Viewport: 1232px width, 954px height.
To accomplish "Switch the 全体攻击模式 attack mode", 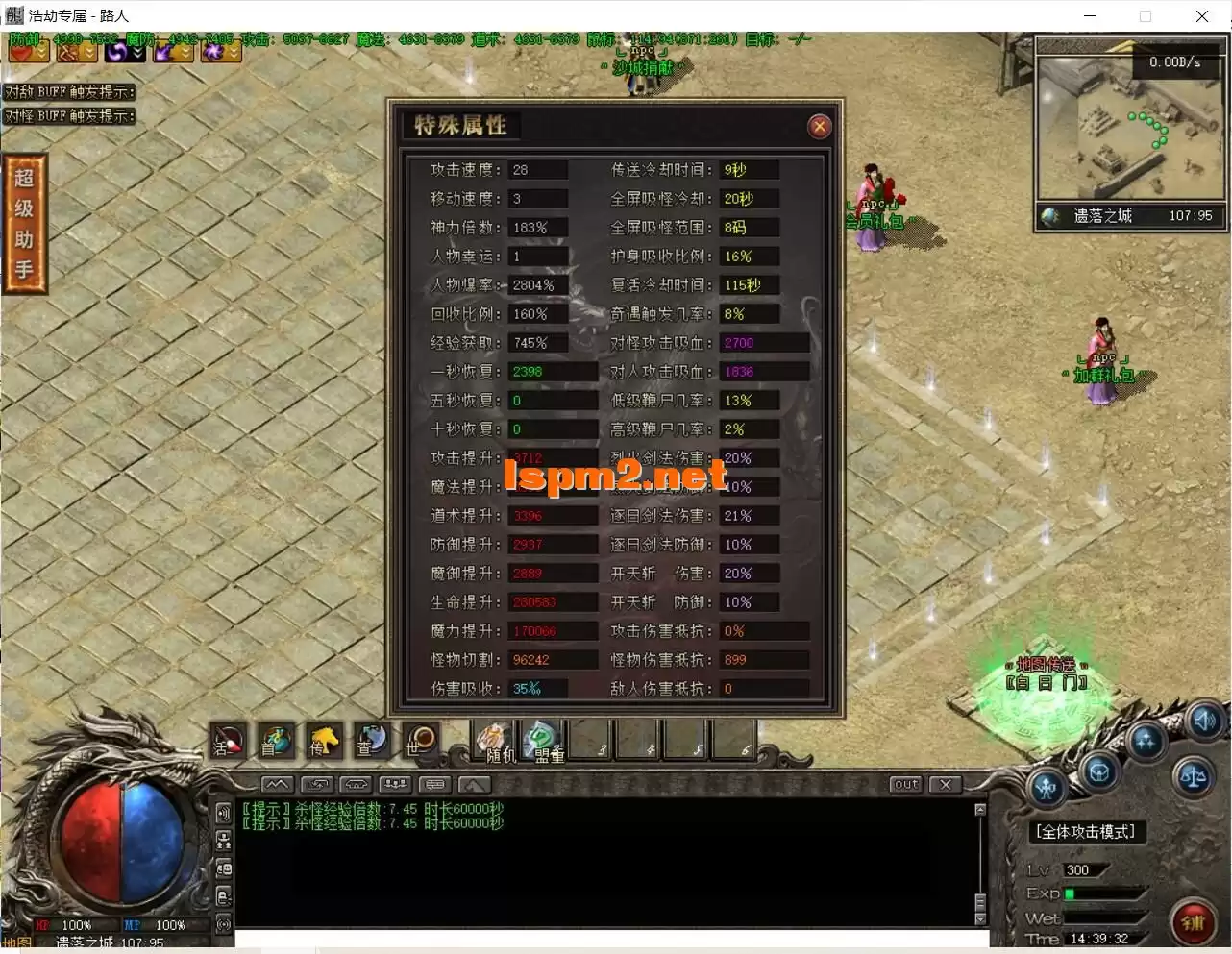I will 1085,832.
